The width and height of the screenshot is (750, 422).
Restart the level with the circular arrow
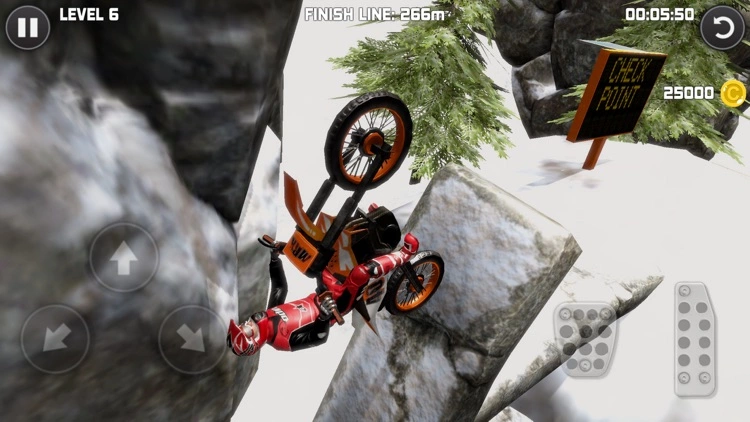(x=721, y=27)
